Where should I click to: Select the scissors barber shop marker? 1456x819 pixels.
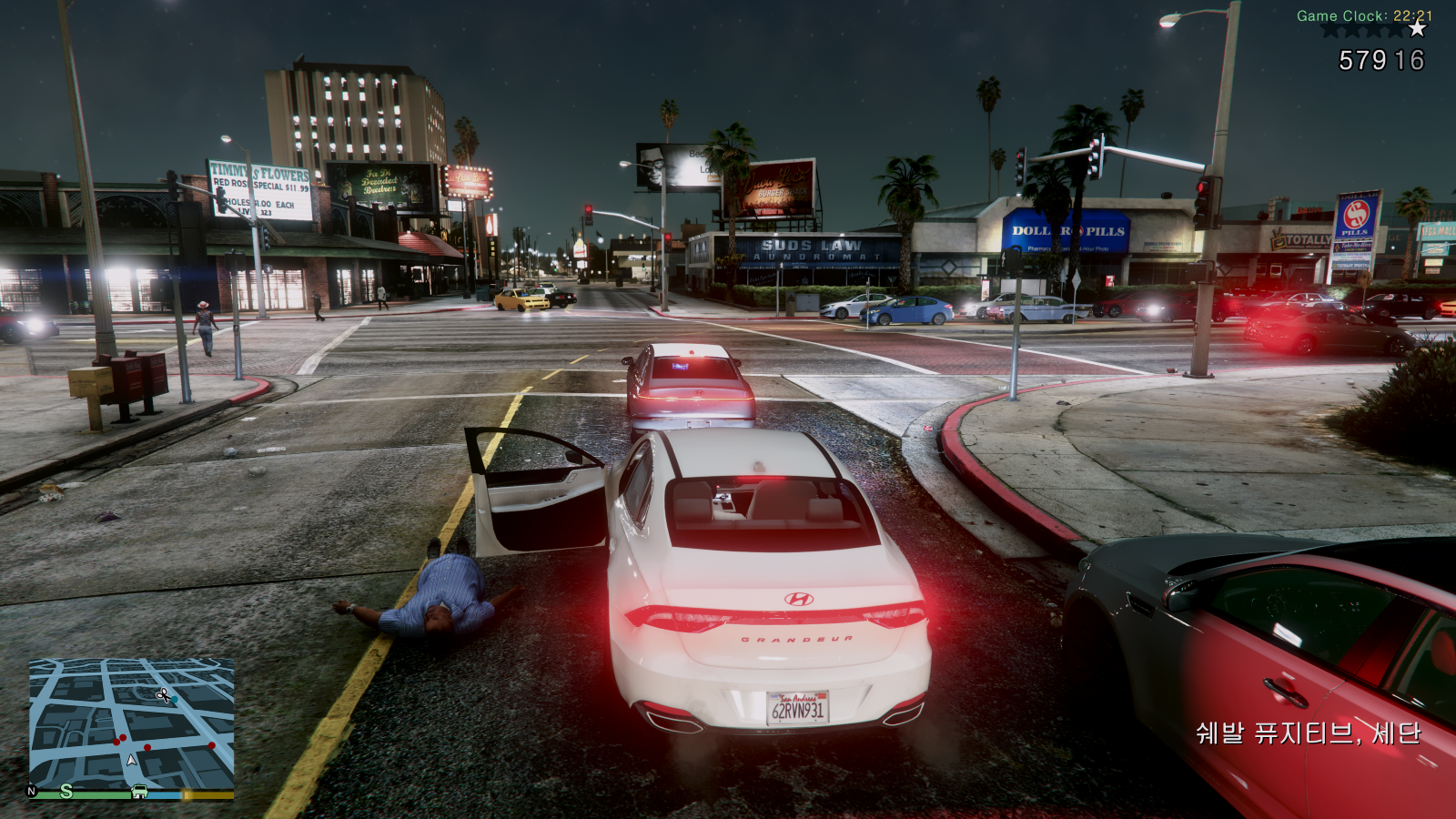(163, 696)
